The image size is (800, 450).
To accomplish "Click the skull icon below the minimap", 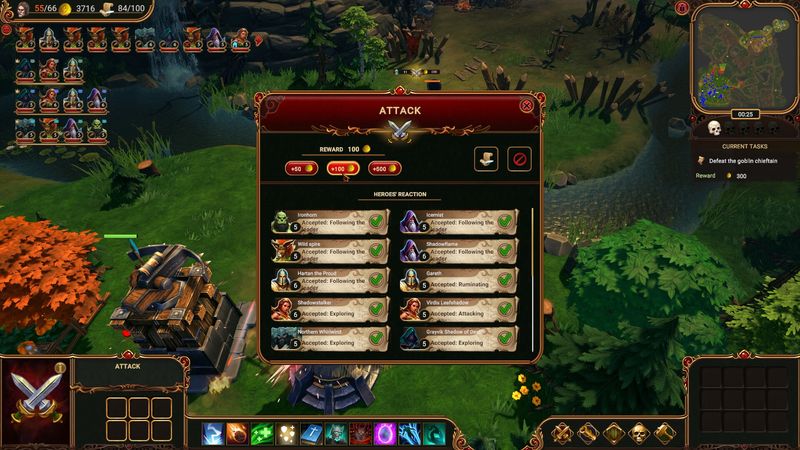I will [715, 129].
